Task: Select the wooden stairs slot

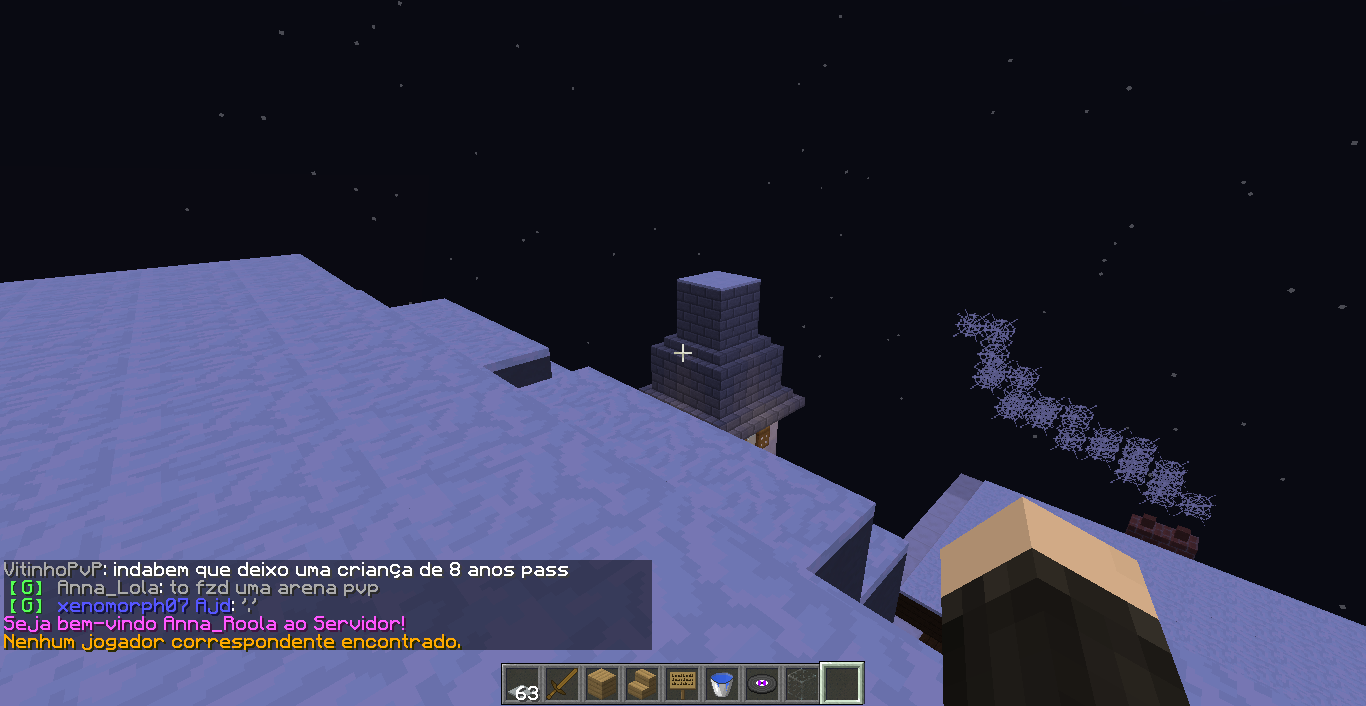Action: (x=642, y=684)
